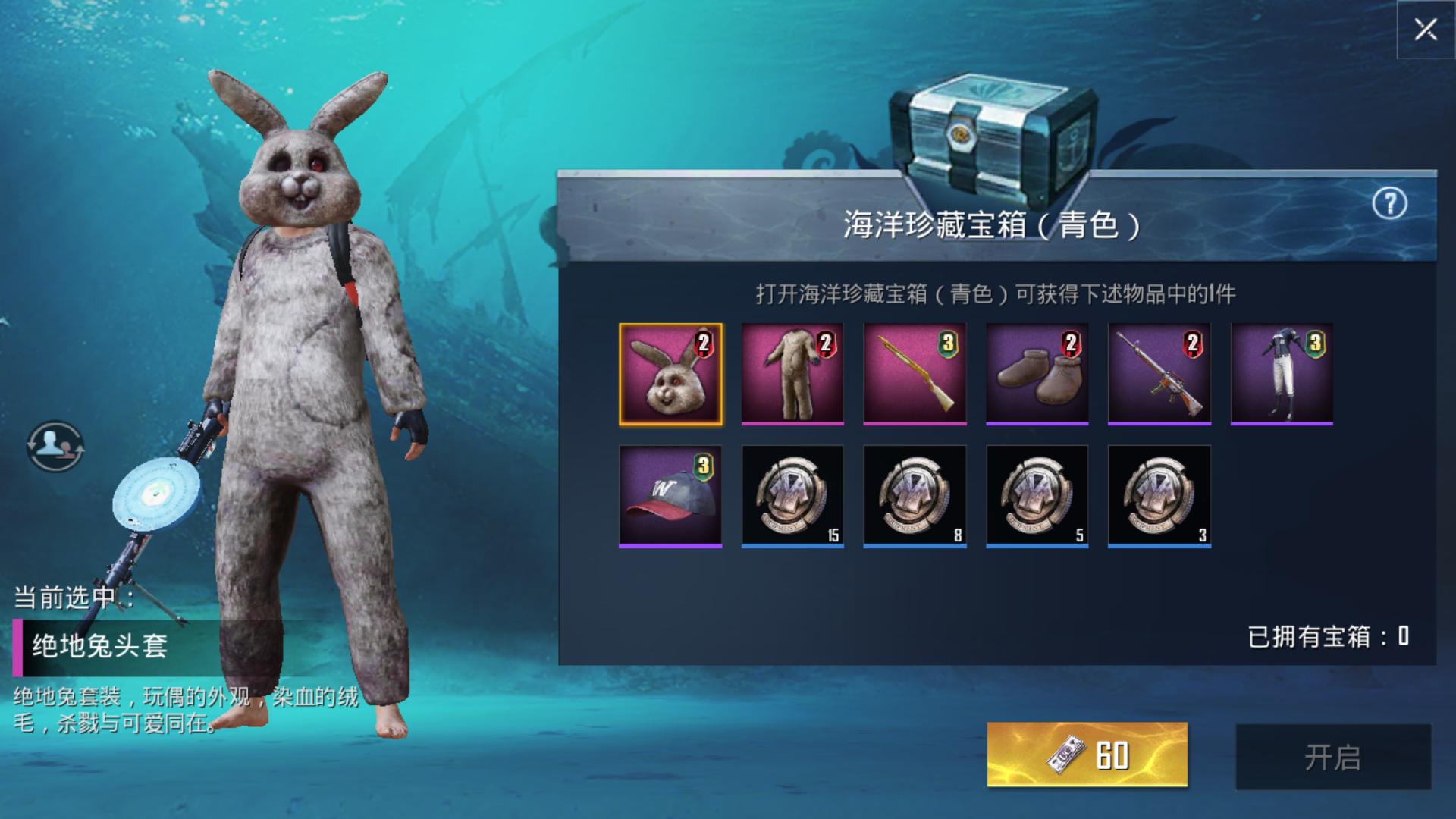Click the 开启 open crate button
Image resolution: width=1456 pixels, height=819 pixels.
[x=1333, y=757]
